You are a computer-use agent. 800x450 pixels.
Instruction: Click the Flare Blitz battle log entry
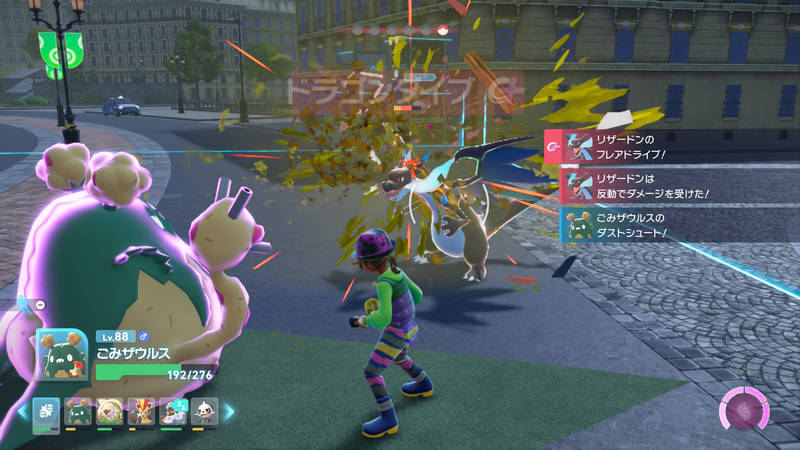(666, 149)
